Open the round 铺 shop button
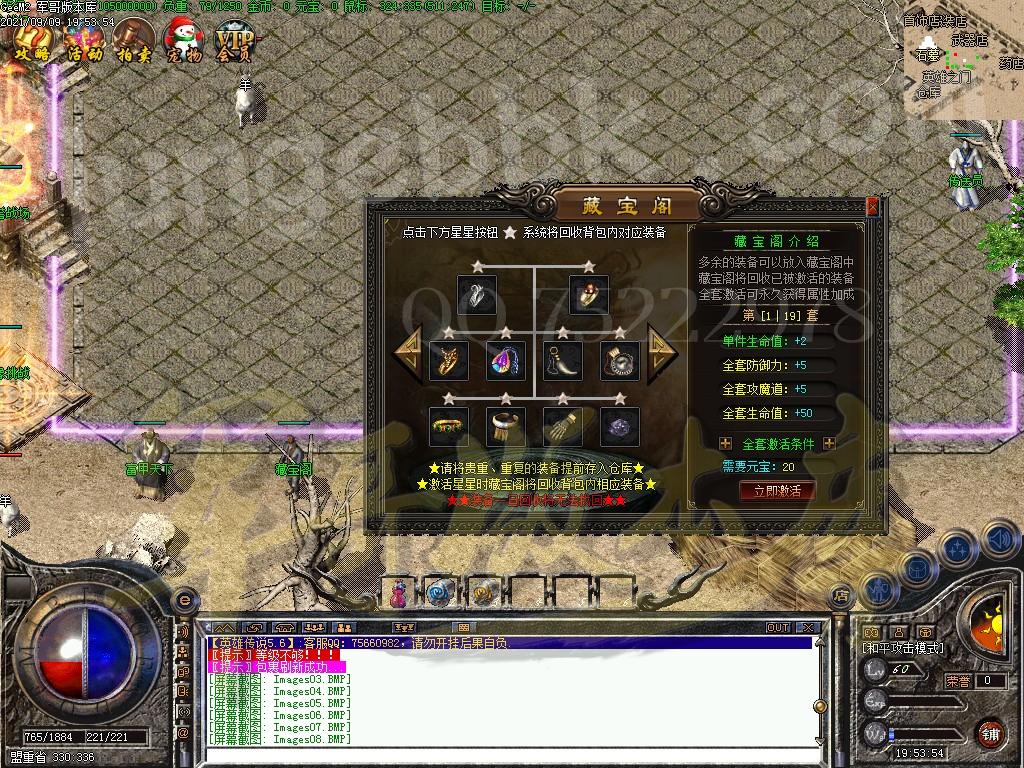This screenshot has width=1024, height=768. point(989,734)
